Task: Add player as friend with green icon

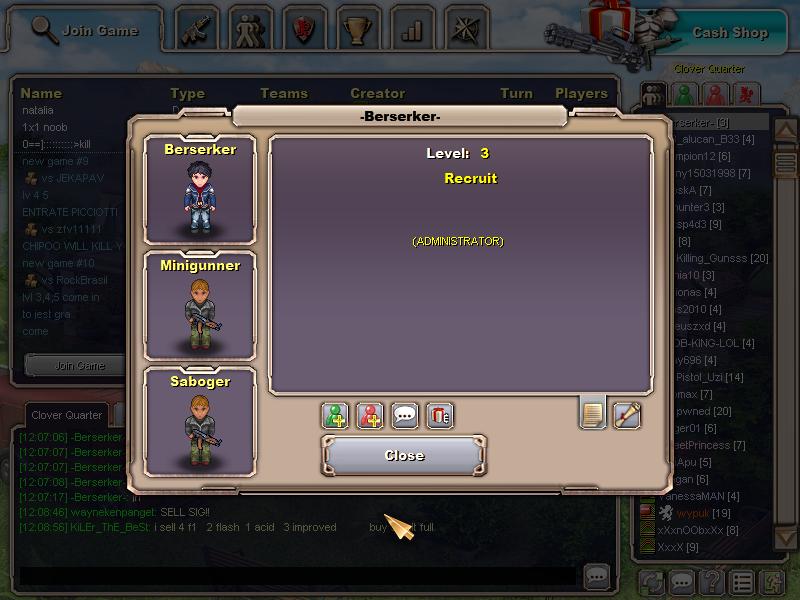Action: [x=336, y=415]
